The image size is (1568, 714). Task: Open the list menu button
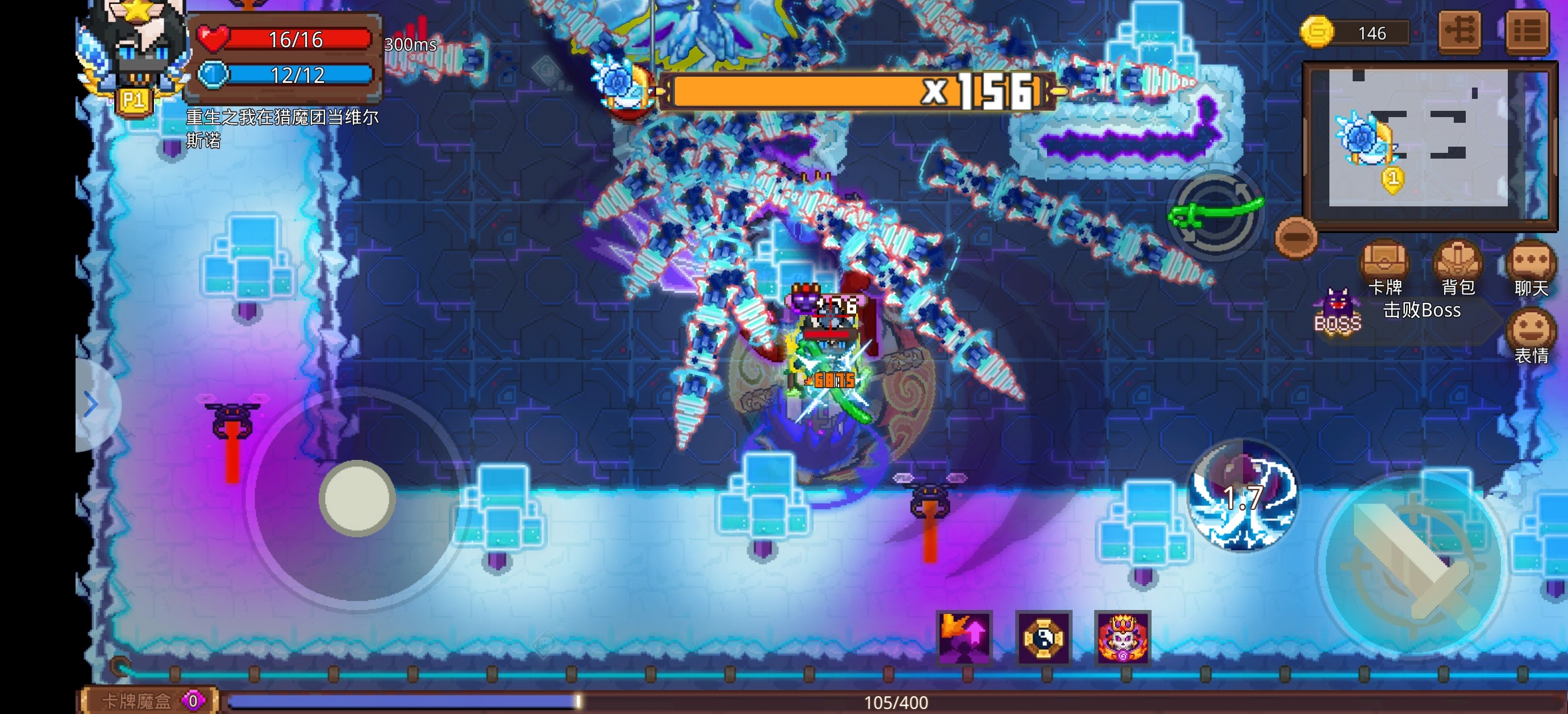[1527, 31]
